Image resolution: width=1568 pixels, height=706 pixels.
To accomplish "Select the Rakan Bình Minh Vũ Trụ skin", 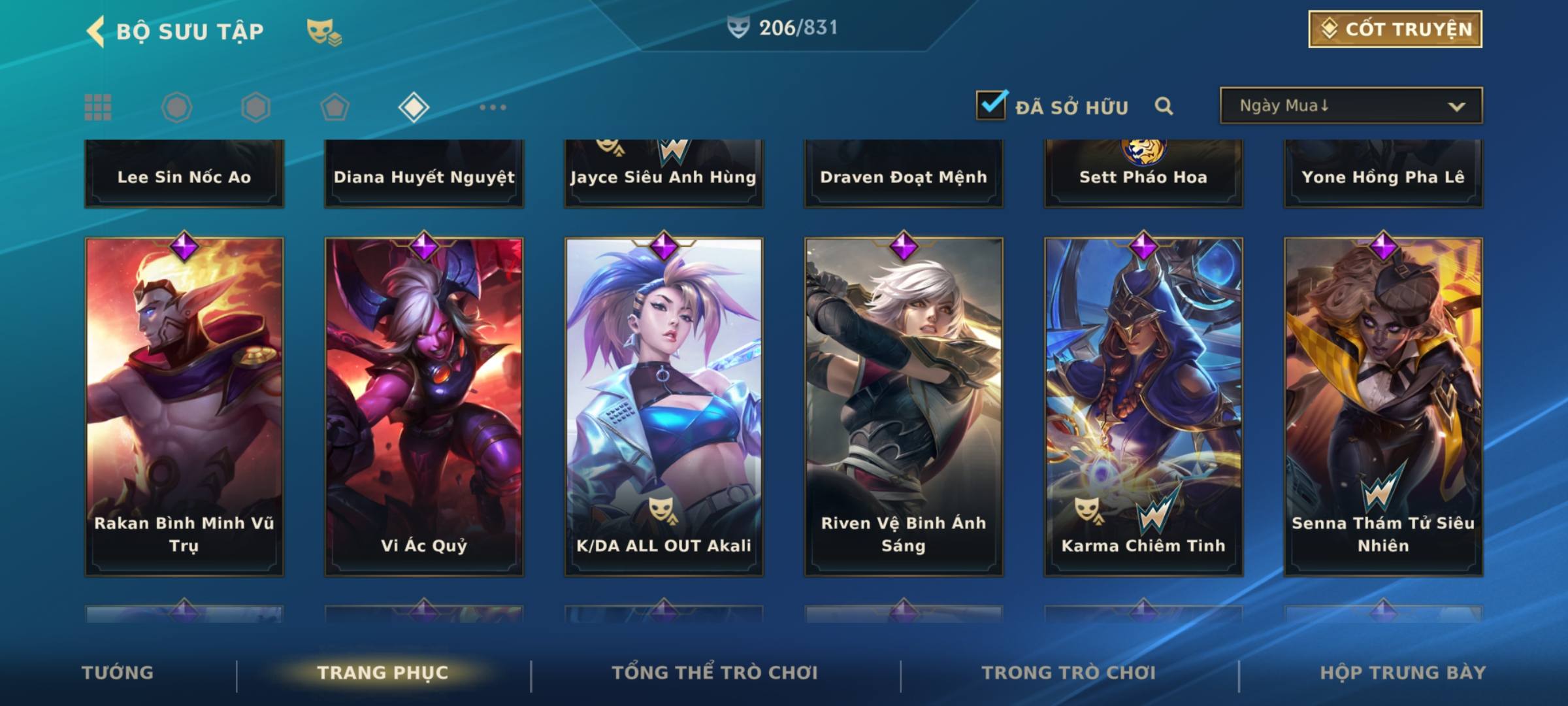I will click(184, 405).
